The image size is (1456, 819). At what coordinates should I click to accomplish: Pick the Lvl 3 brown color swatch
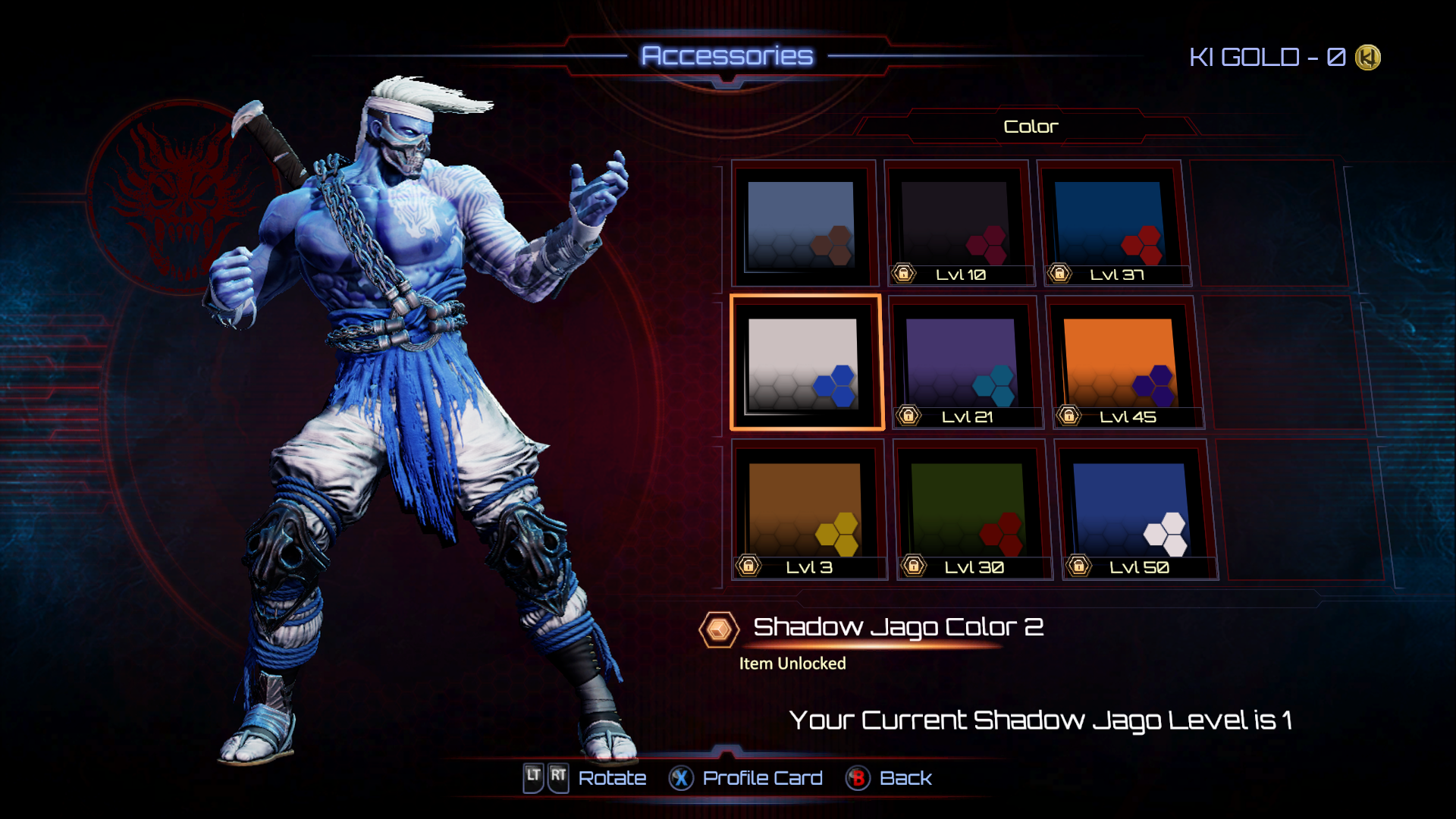click(806, 510)
